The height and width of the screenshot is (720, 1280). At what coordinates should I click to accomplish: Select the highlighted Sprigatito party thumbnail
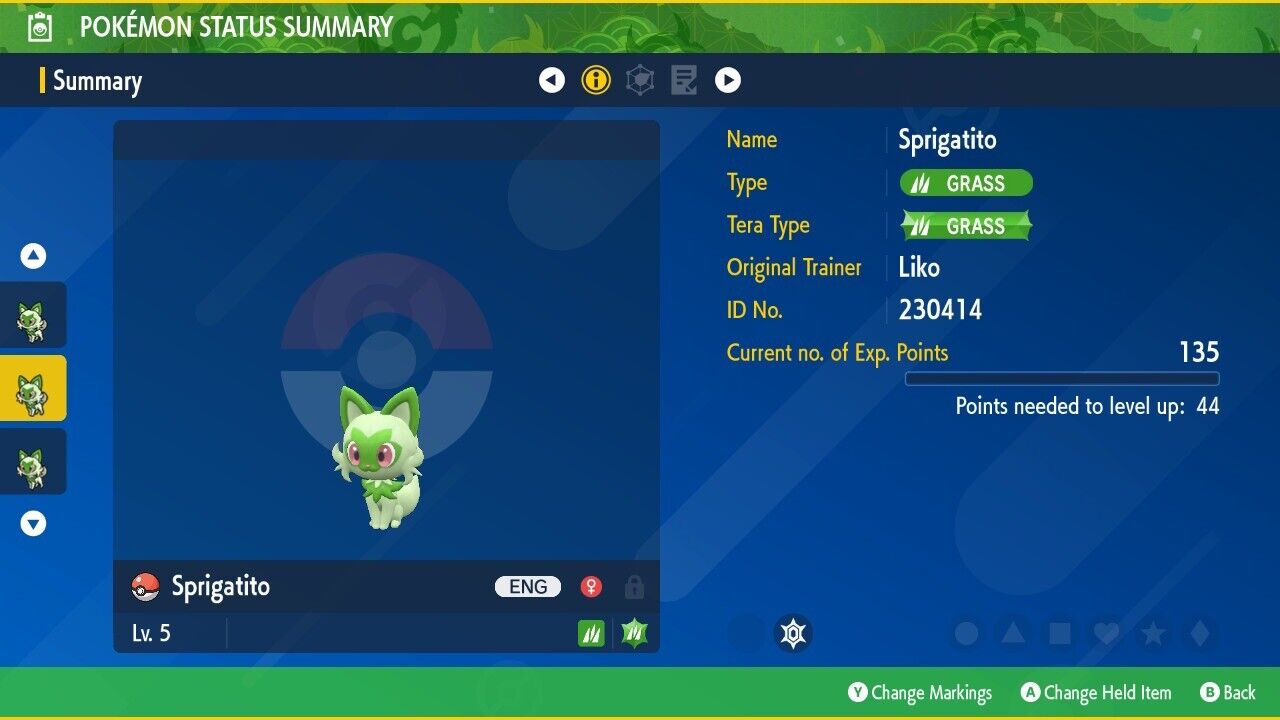(x=33, y=389)
